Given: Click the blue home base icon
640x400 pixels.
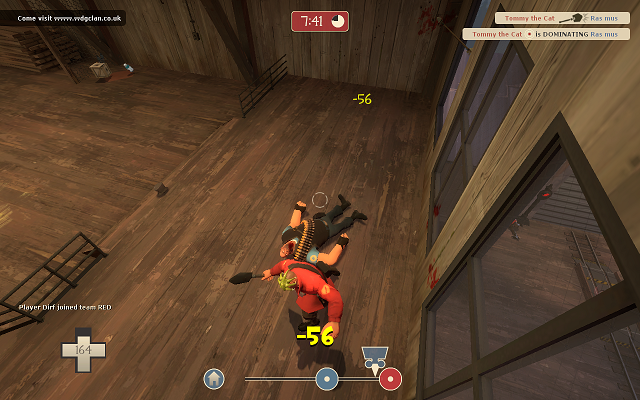Looking at the screenshot, I should pos(213,379).
